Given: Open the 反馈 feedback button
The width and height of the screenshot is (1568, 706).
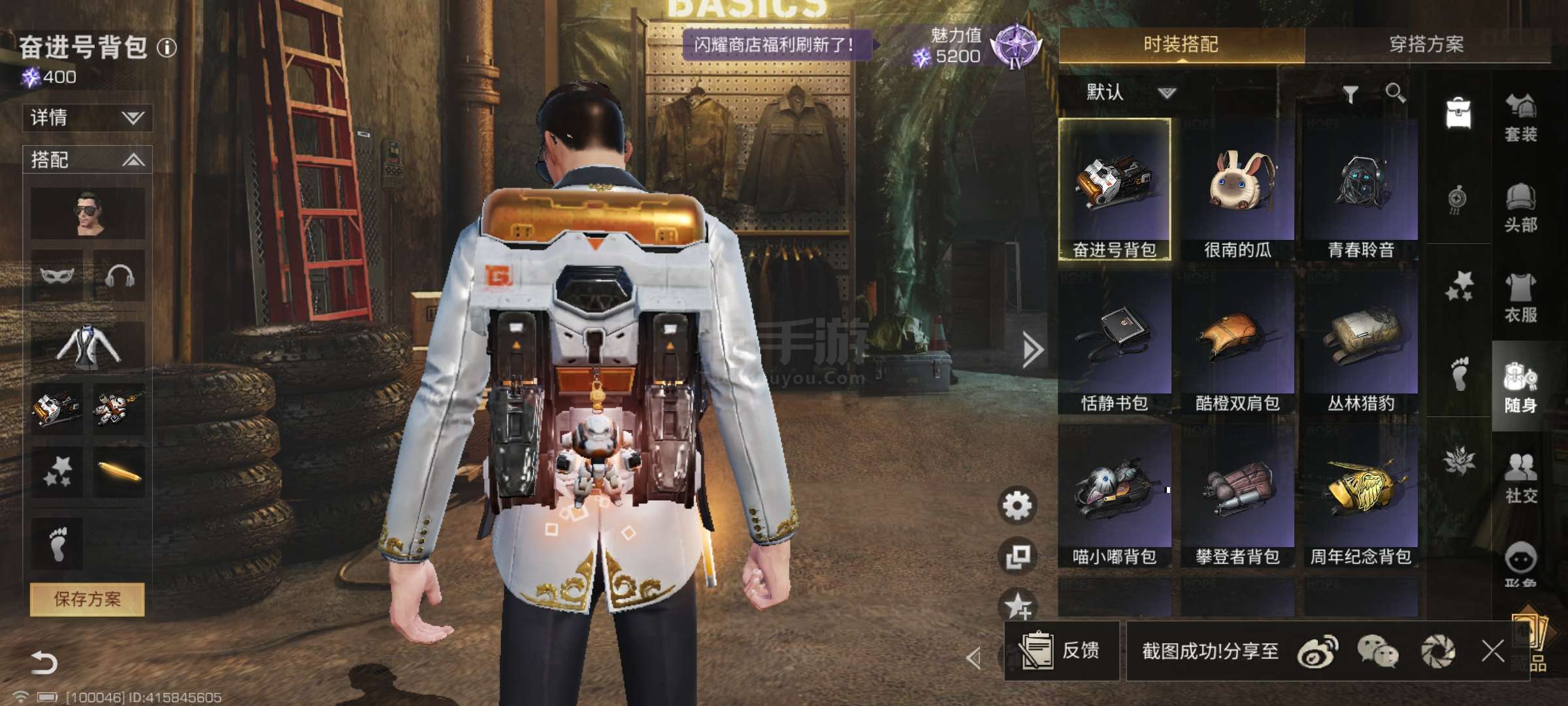Looking at the screenshot, I should click(x=1061, y=650).
